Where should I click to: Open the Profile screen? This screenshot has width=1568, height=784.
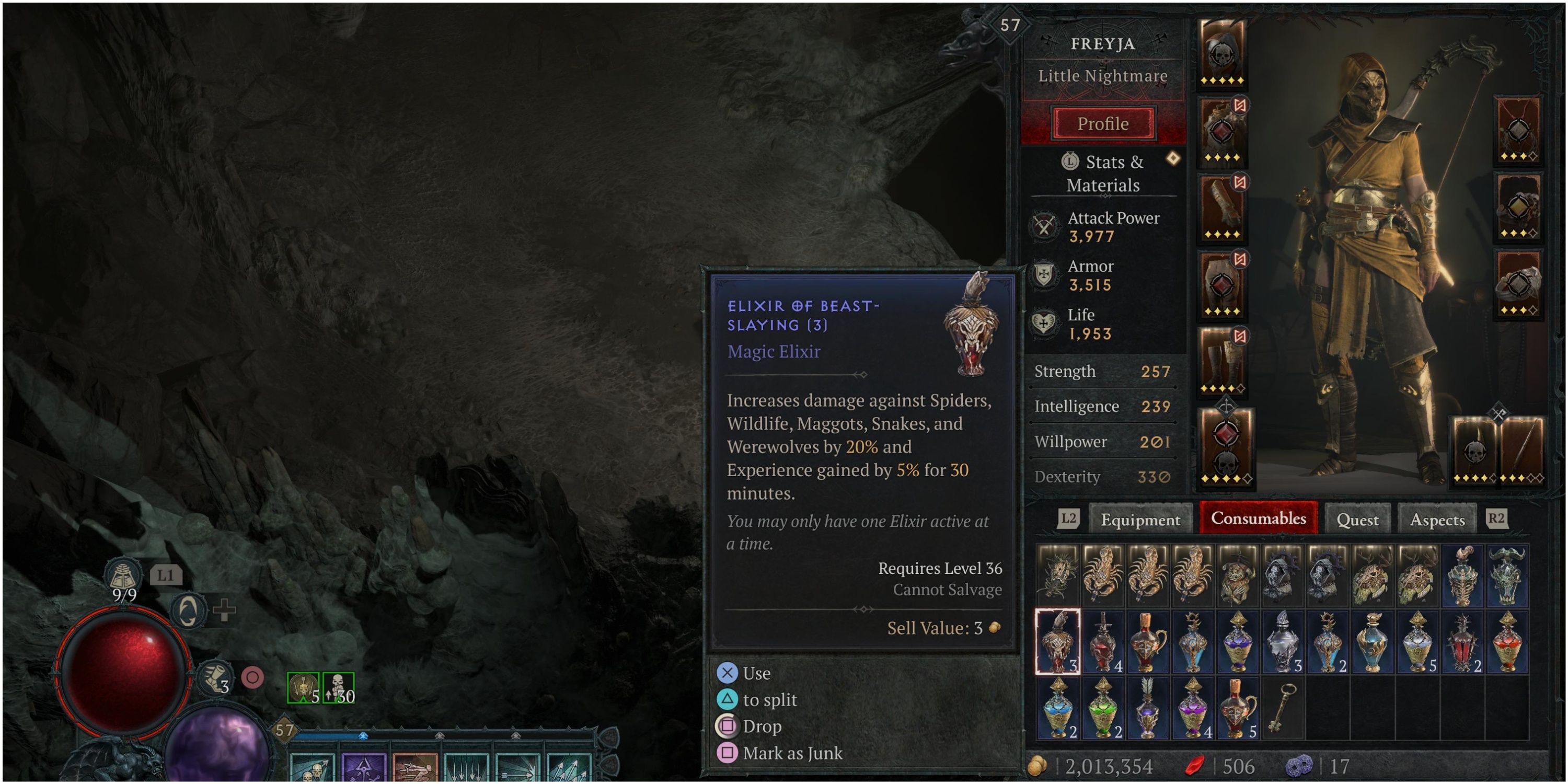[1102, 123]
